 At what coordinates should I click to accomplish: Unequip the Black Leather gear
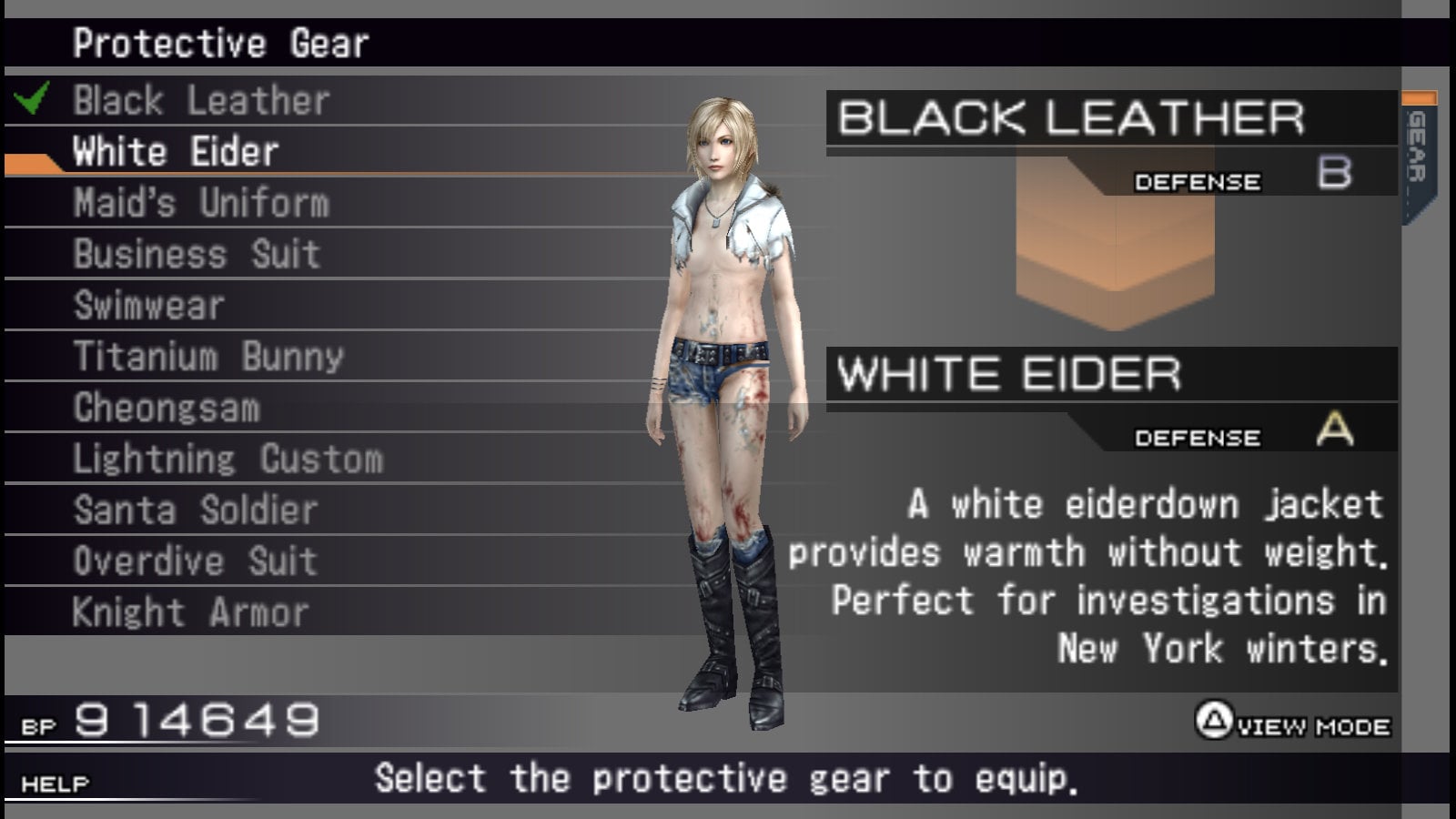[200, 100]
